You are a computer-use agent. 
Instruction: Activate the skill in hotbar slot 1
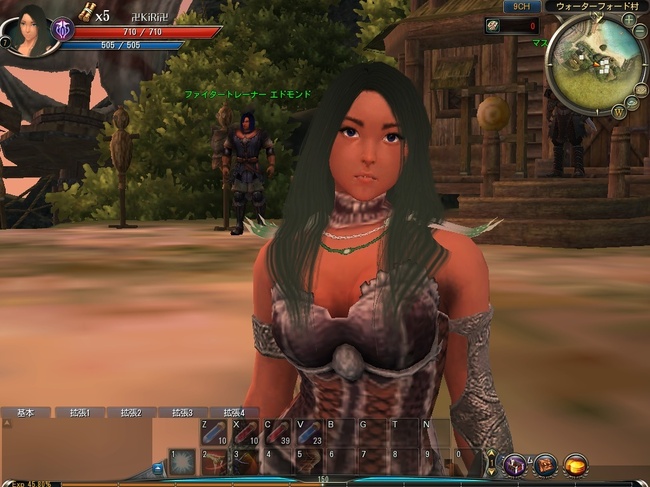[x=183, y=461]
